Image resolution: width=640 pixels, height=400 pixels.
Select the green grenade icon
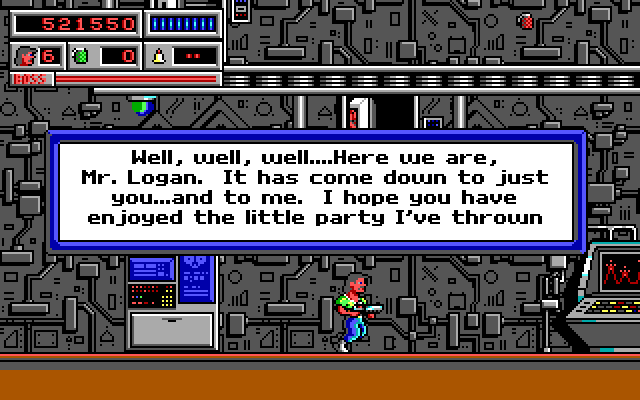tap(83, 56)
